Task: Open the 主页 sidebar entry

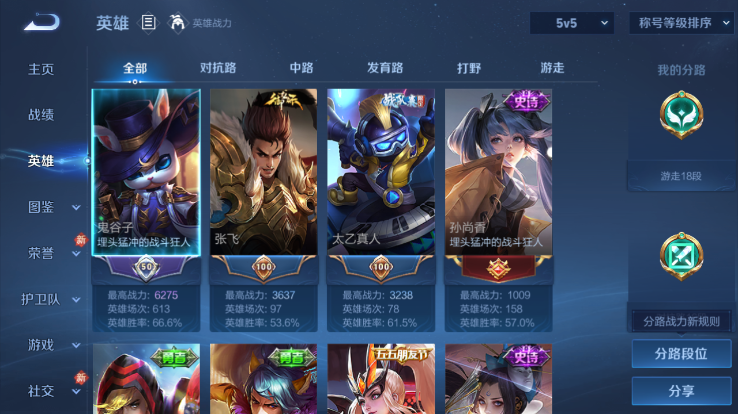Action: [41, 69]
